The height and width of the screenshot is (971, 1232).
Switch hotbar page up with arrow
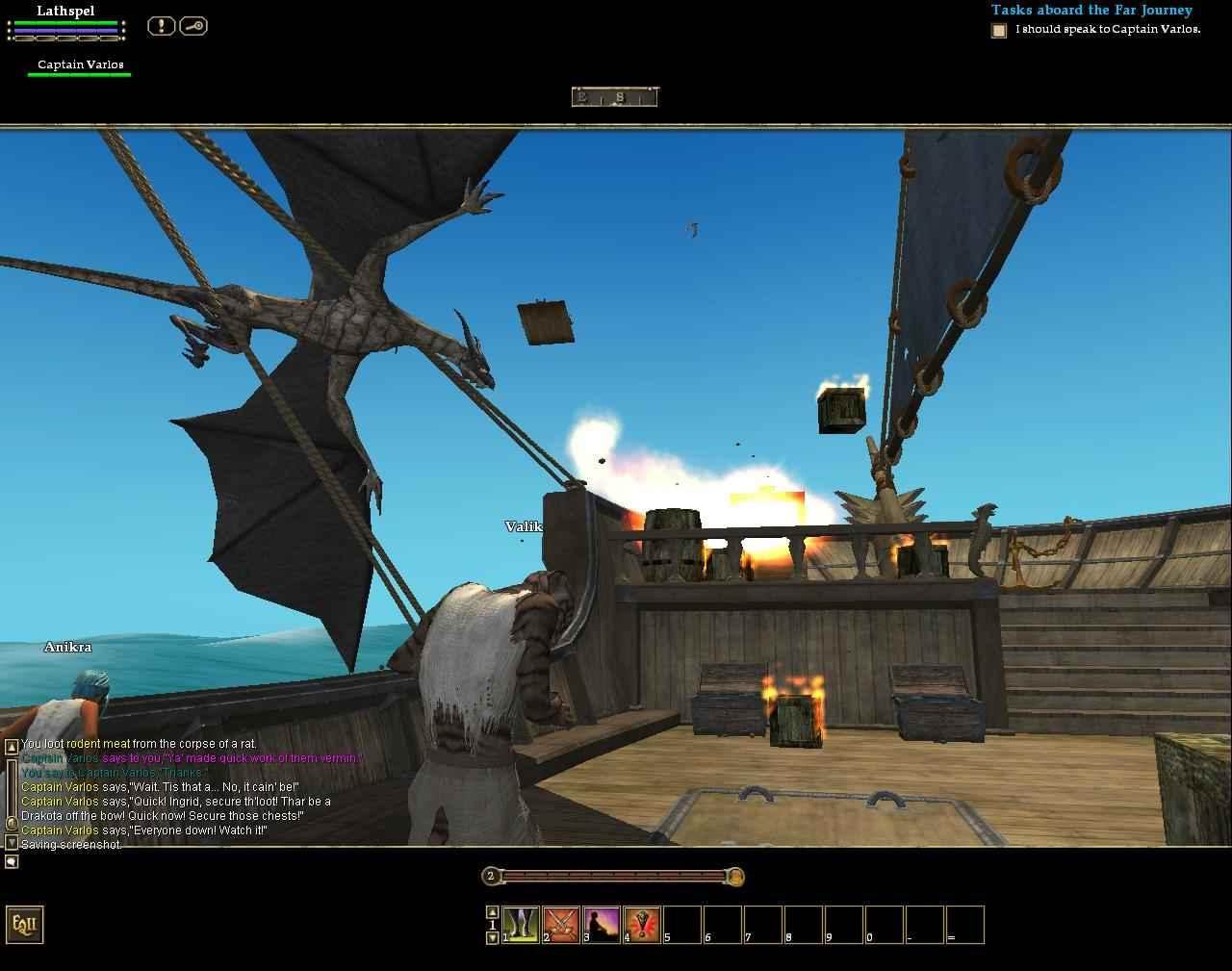[492, 911]
